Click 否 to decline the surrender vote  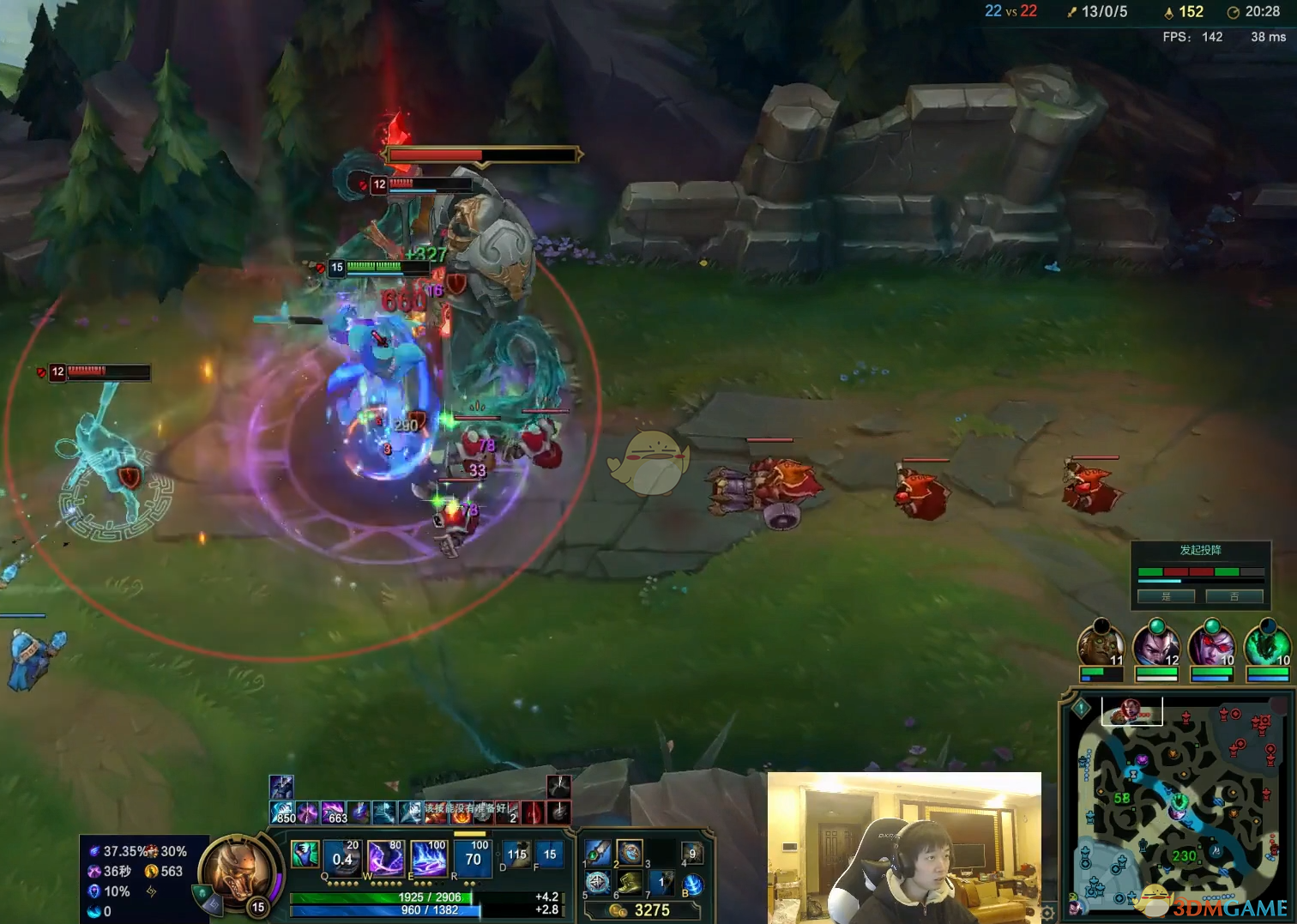pos(1234,596)
